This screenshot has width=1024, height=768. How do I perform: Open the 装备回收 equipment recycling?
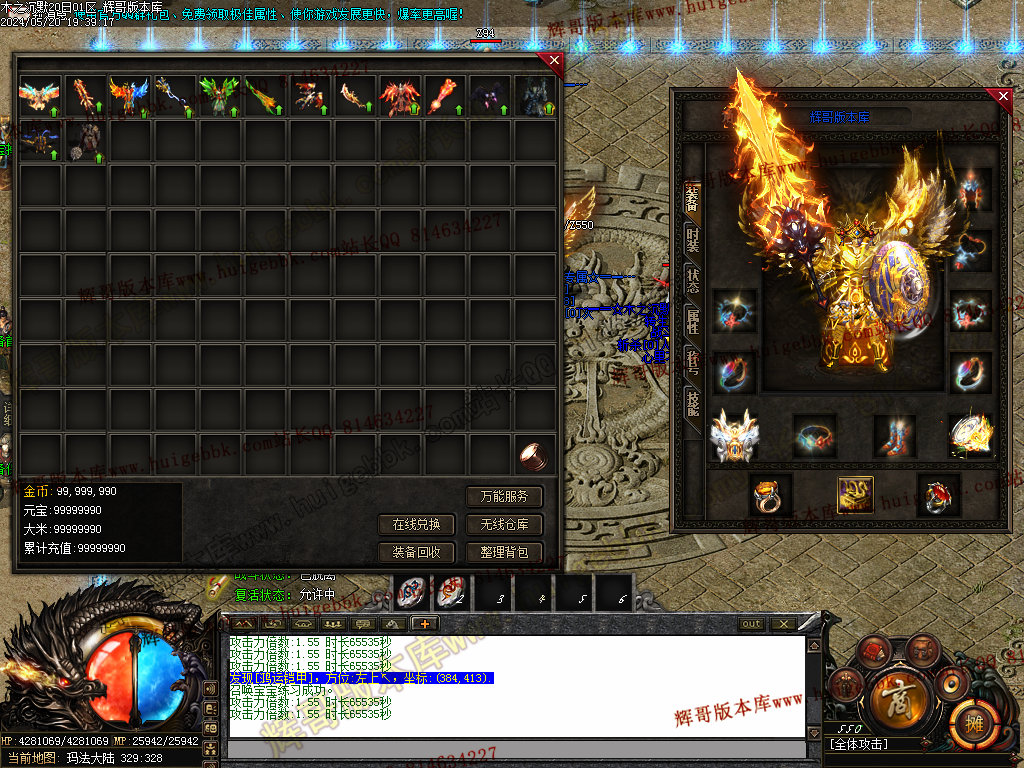416,552
